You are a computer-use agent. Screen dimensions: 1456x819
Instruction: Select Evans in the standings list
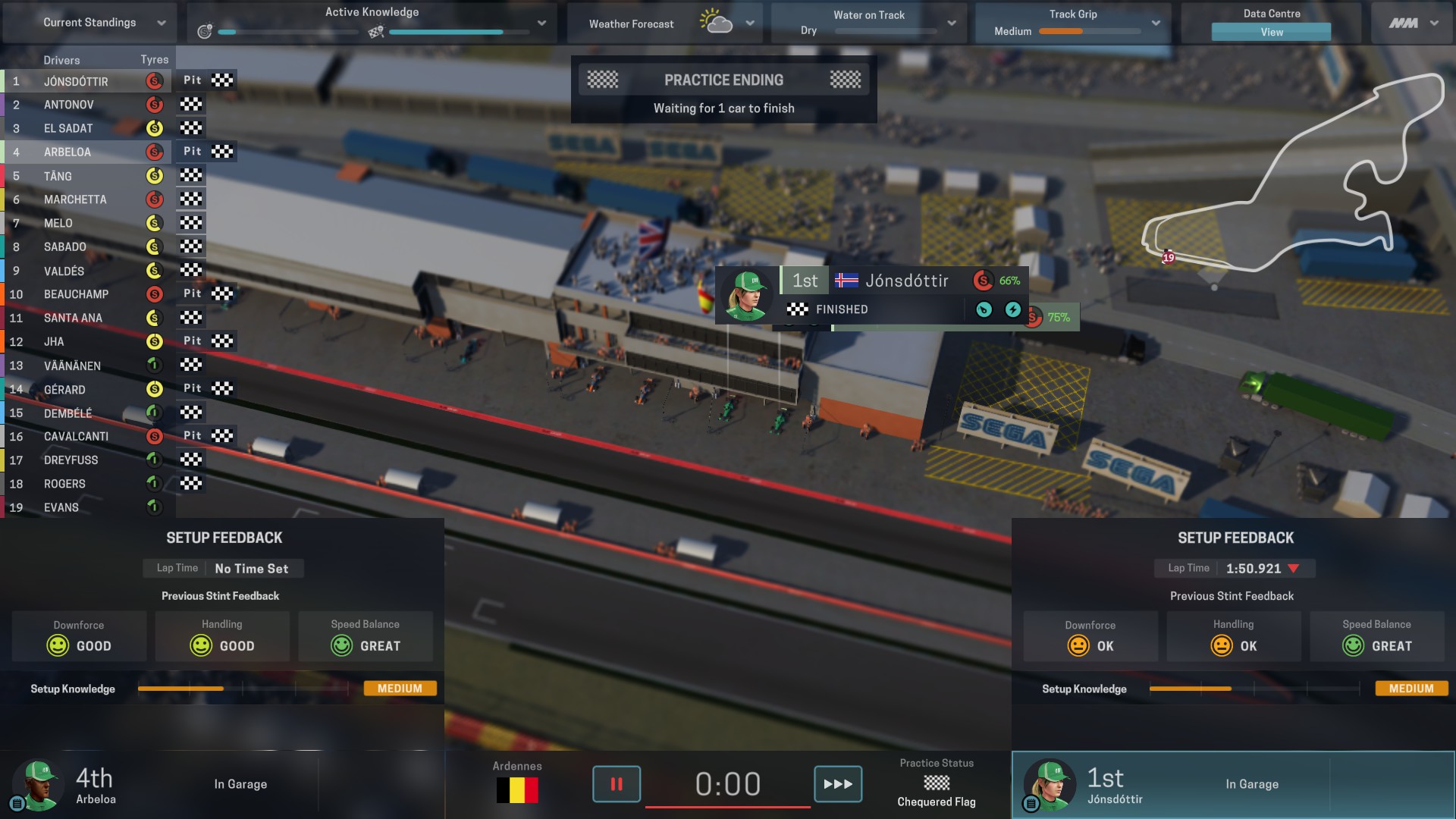61,507
